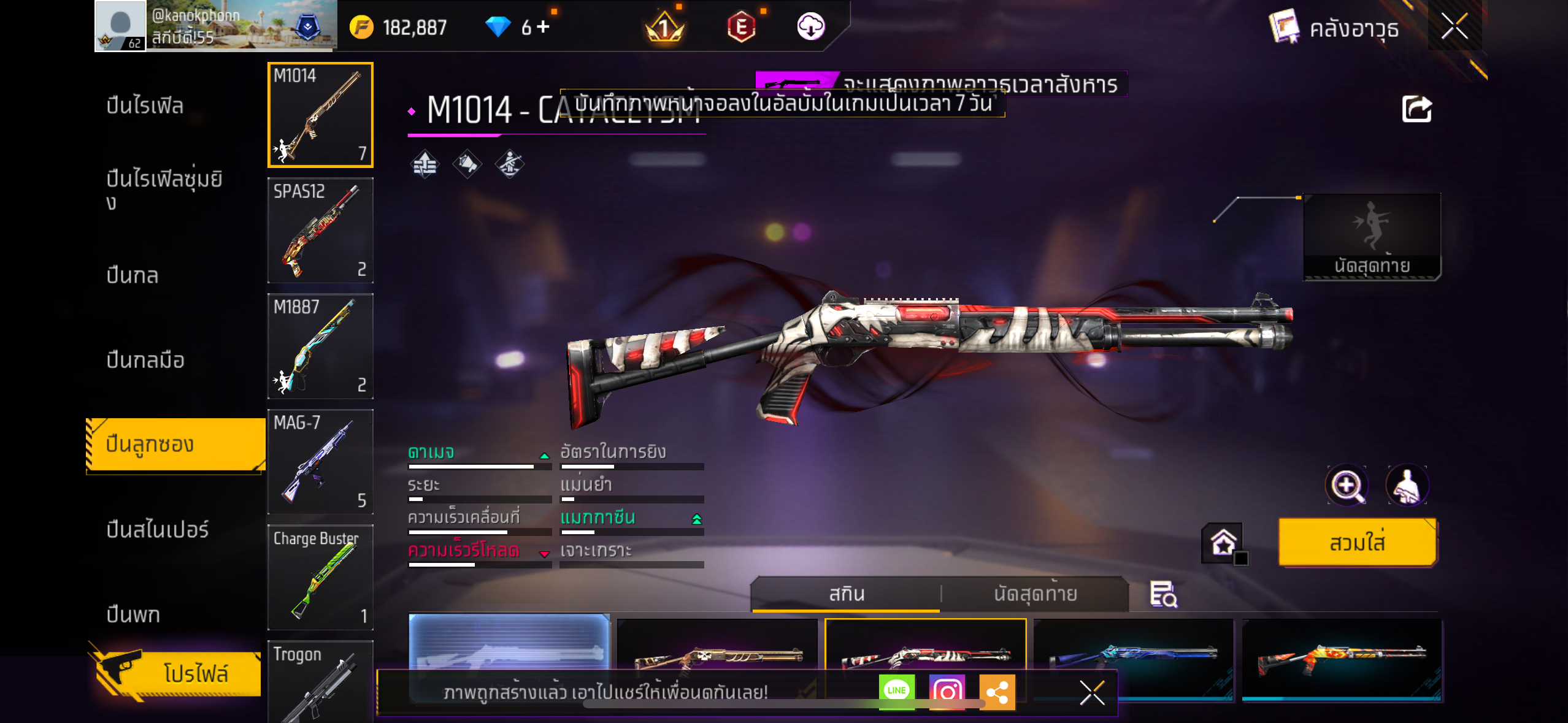The image size is (1568, 723).
Task: Open the โปรไฟล์ profile button
Action: point(178,673)
